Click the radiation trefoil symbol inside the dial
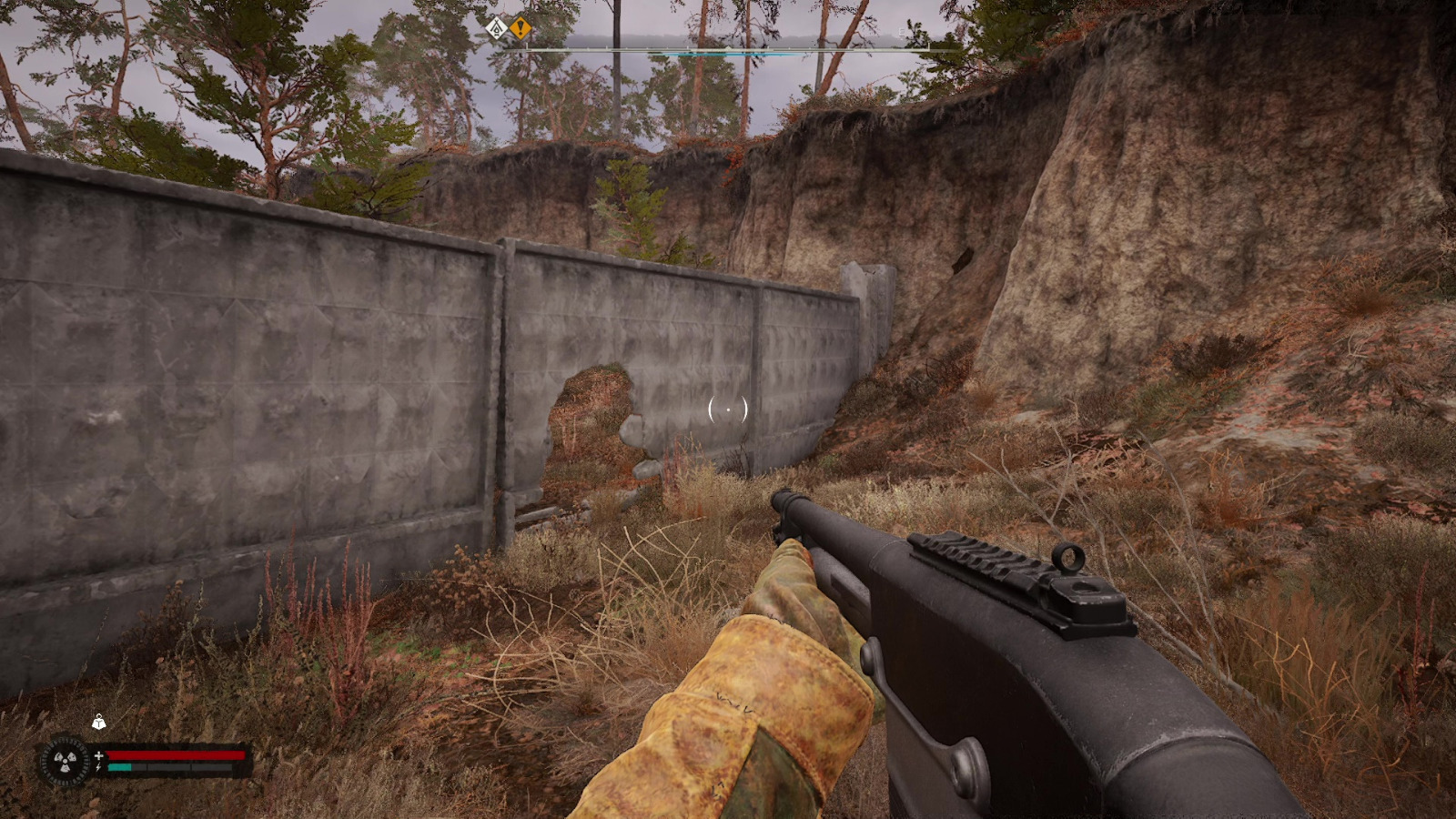This screenshot has height=819, width=1456. pos(65,761)
